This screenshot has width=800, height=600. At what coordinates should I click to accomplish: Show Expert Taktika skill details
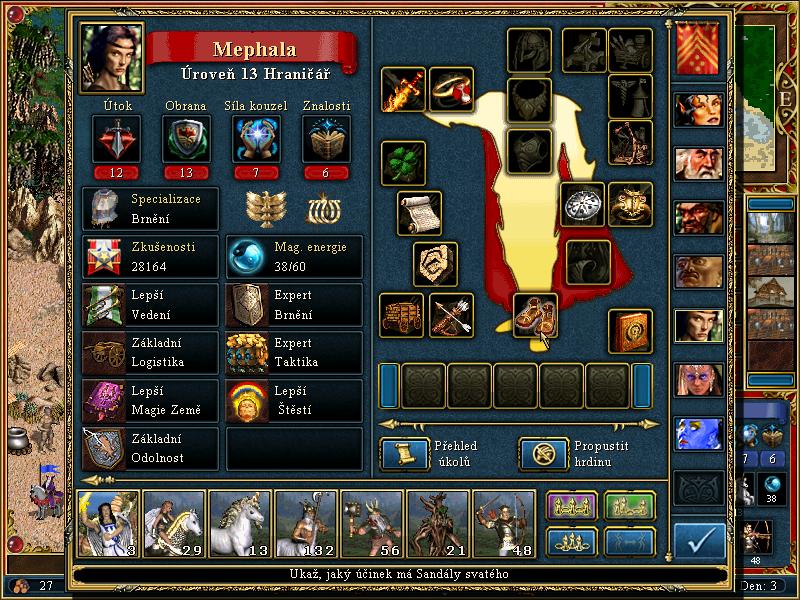point(294,353)
